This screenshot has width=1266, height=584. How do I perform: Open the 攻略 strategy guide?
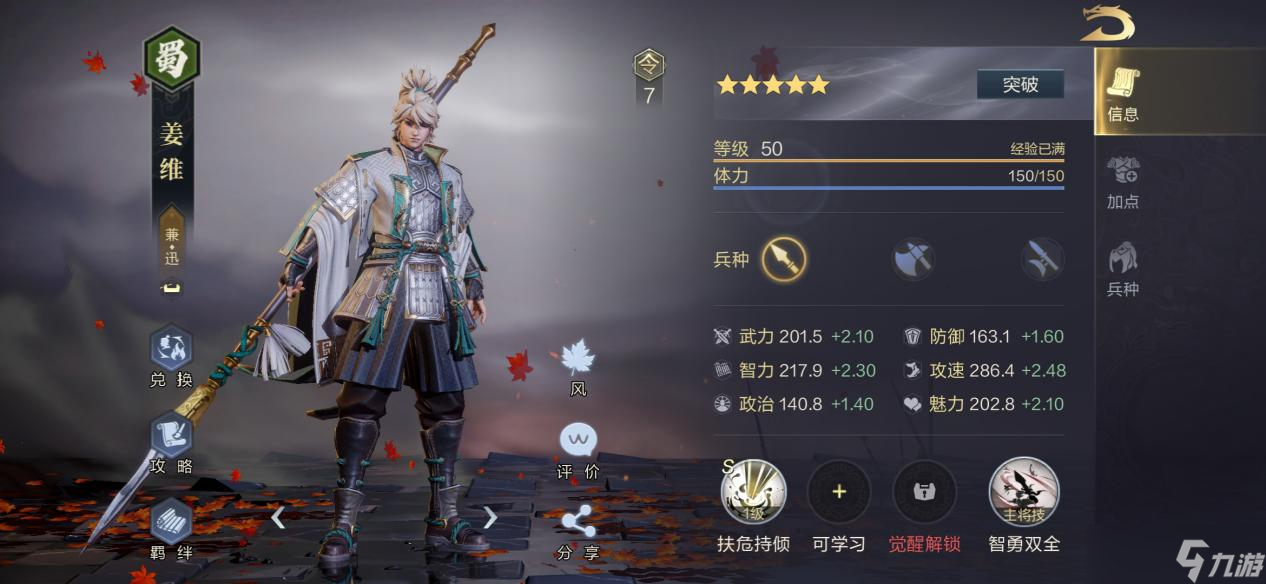coord(171,436)
